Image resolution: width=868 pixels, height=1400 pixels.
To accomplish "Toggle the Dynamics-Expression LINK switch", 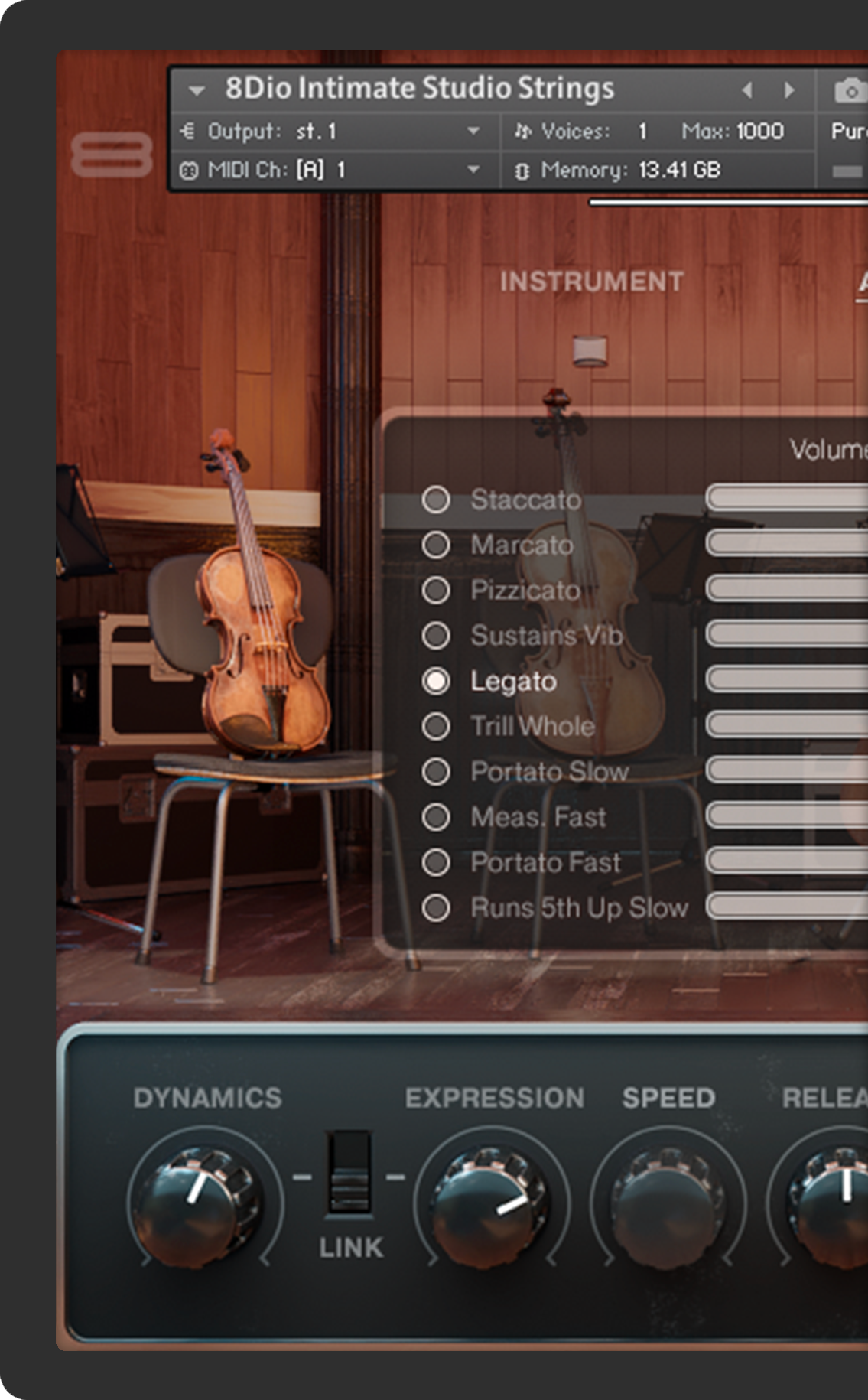I will click(349, 1172).
